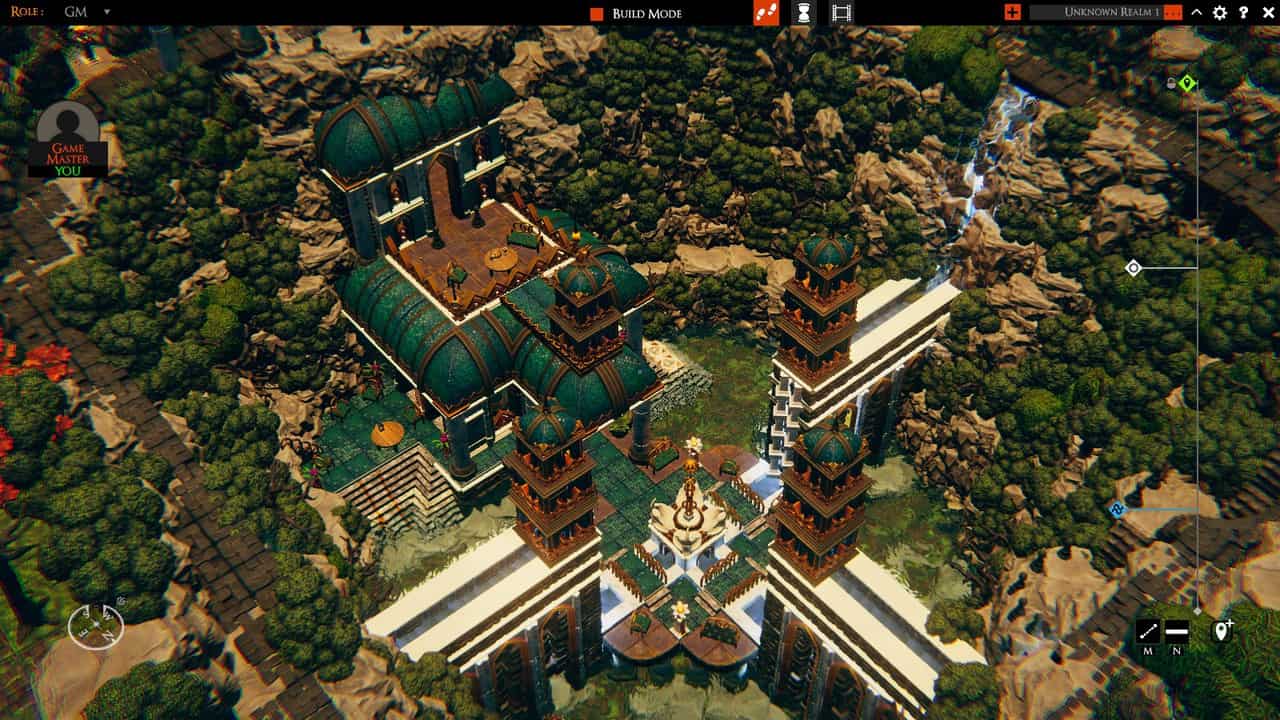
Task: Open the vignette/film frame tool
Action: [x=841, y=13]
